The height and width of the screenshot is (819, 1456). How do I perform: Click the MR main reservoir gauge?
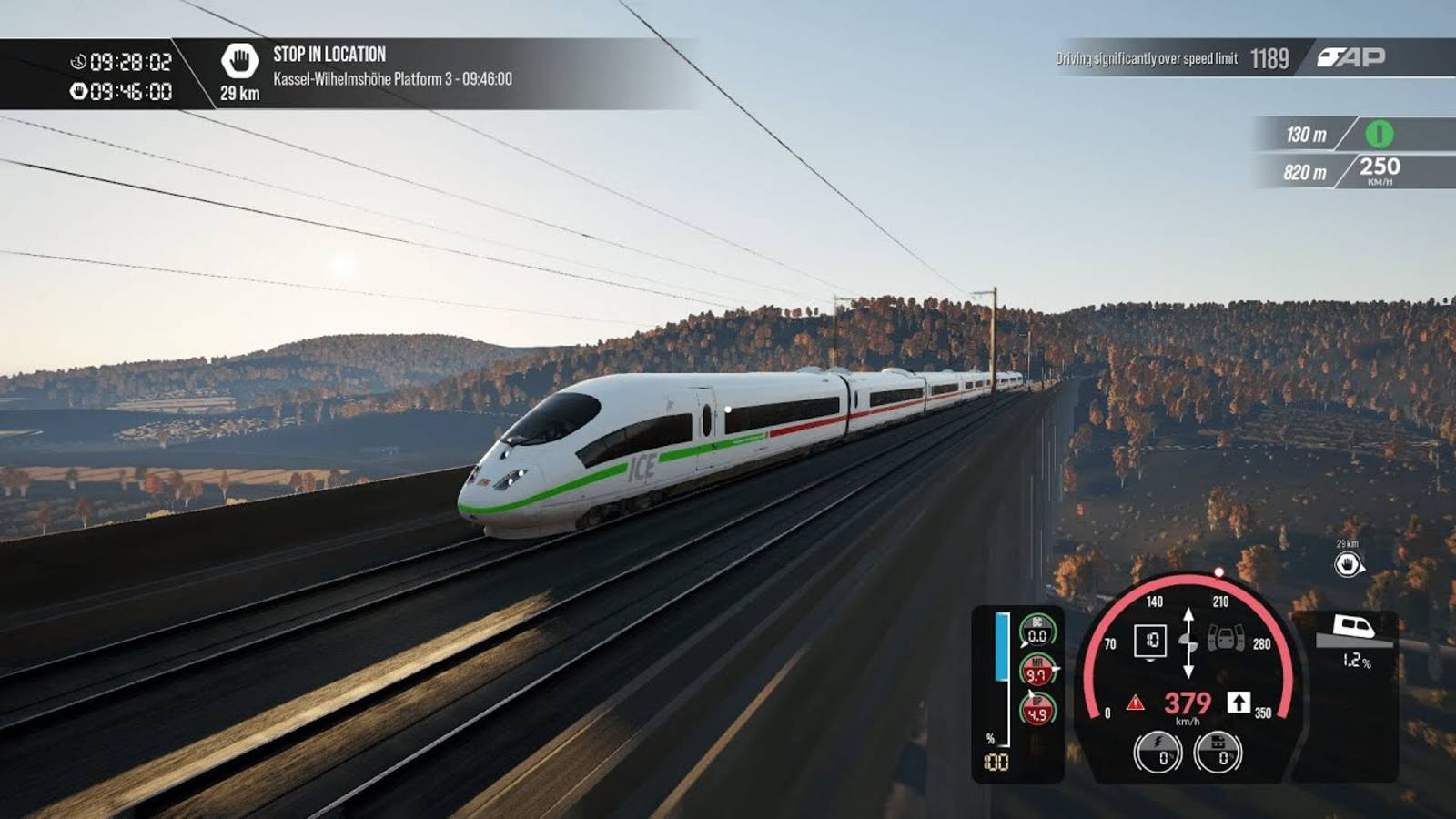pos(1036,671)
